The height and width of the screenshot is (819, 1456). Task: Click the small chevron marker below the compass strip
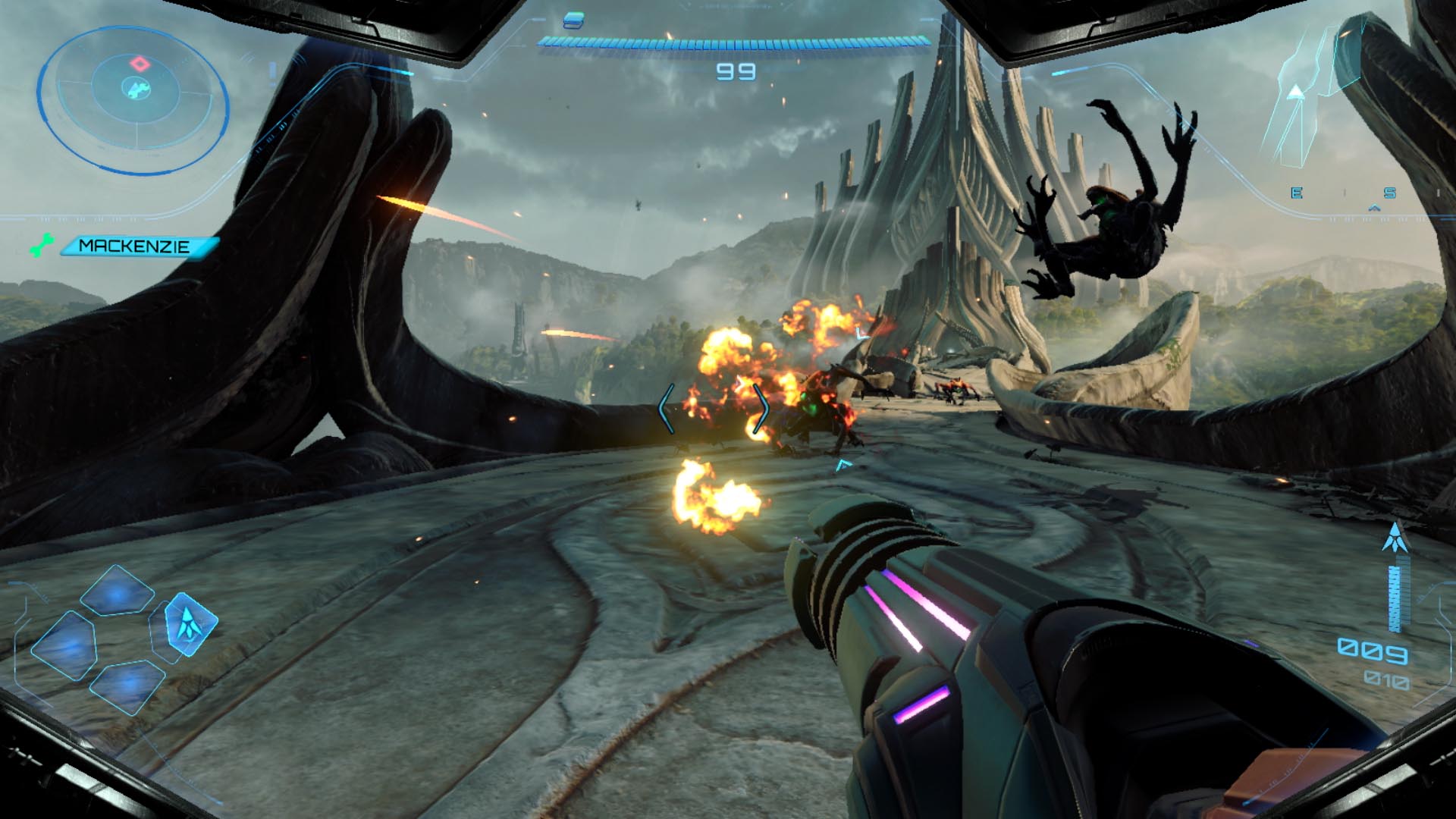1373,208
